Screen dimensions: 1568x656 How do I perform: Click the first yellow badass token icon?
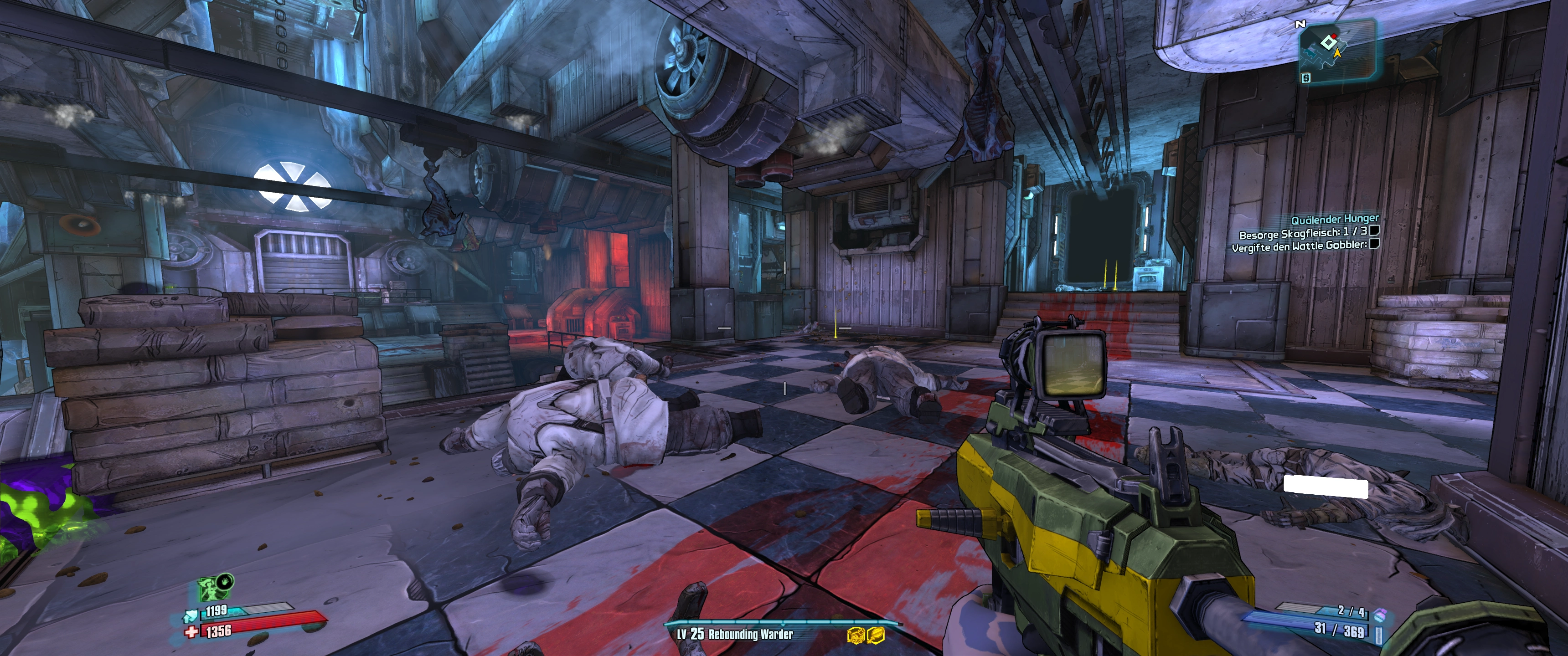(x=856, y=635)
